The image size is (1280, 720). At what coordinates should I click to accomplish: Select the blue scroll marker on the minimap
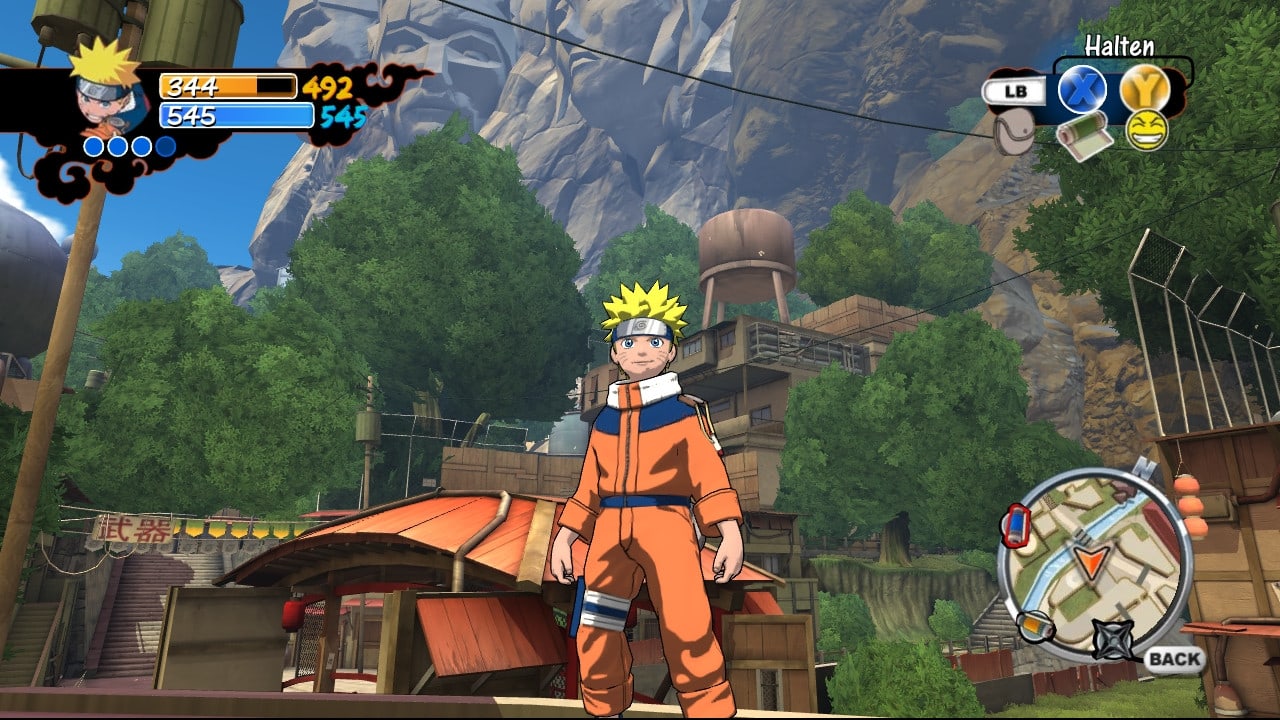1015,525
